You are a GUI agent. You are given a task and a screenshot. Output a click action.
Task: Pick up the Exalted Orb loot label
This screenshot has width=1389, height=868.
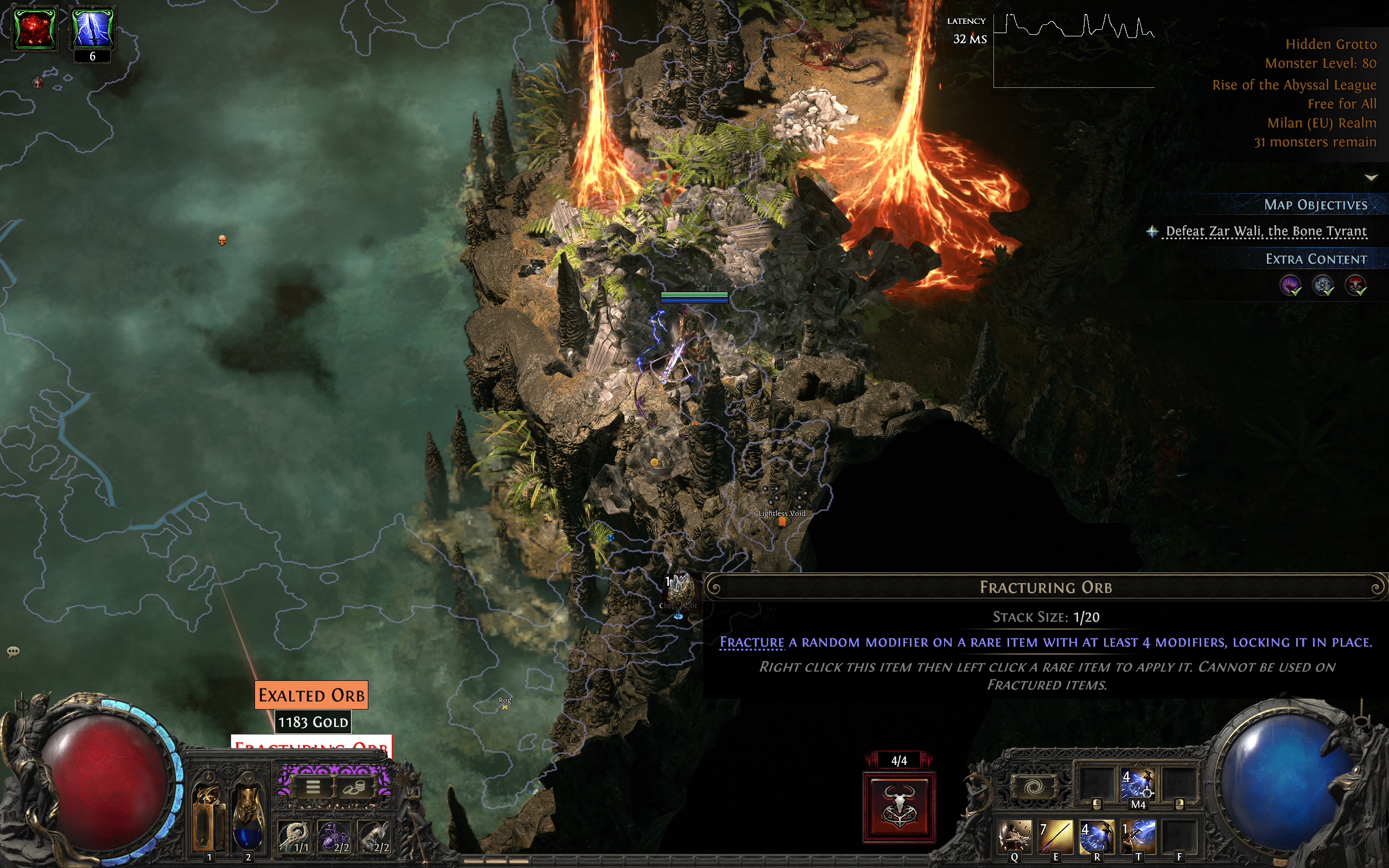(311, 694)
